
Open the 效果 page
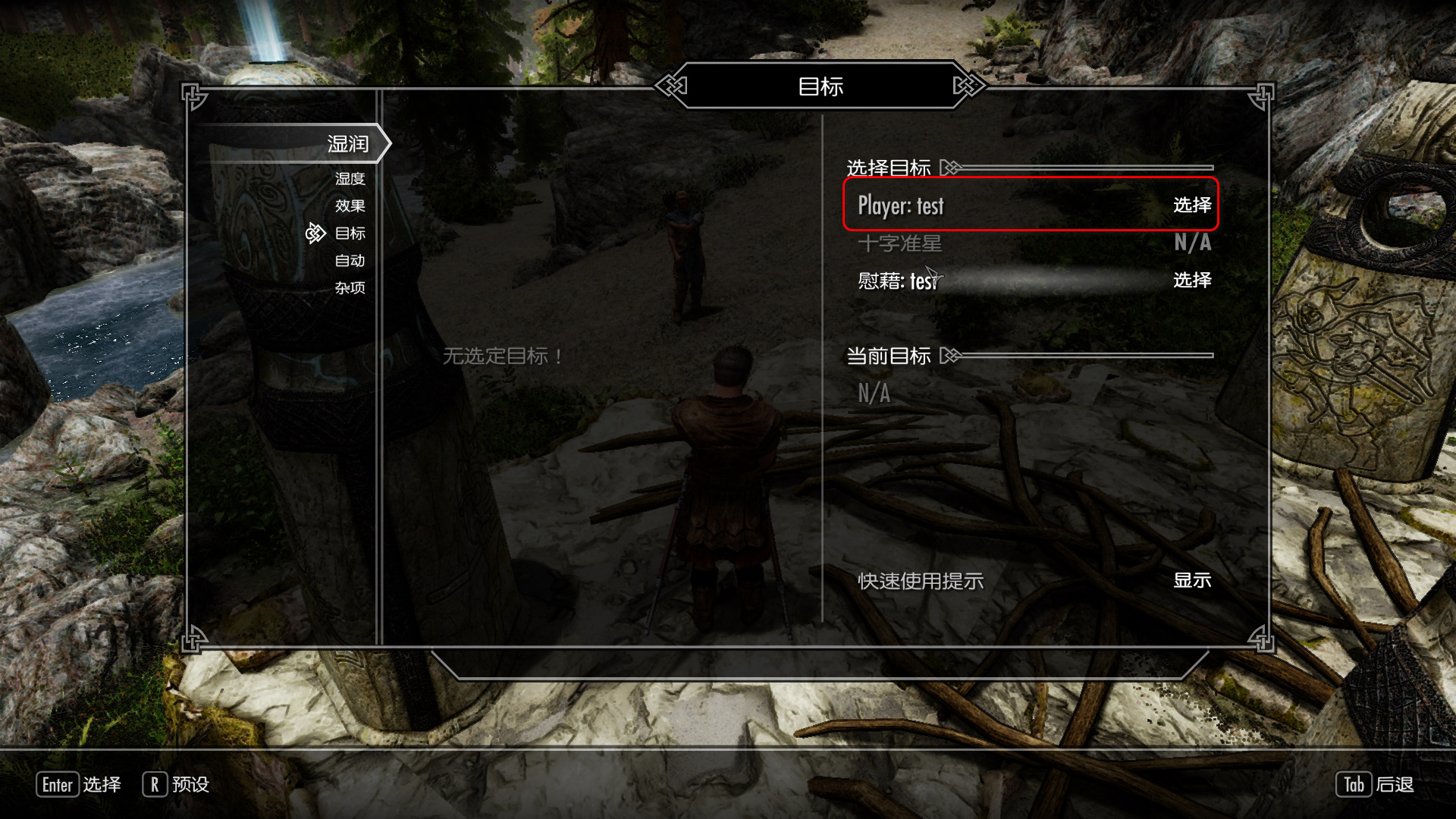click(x=350, y=206)
